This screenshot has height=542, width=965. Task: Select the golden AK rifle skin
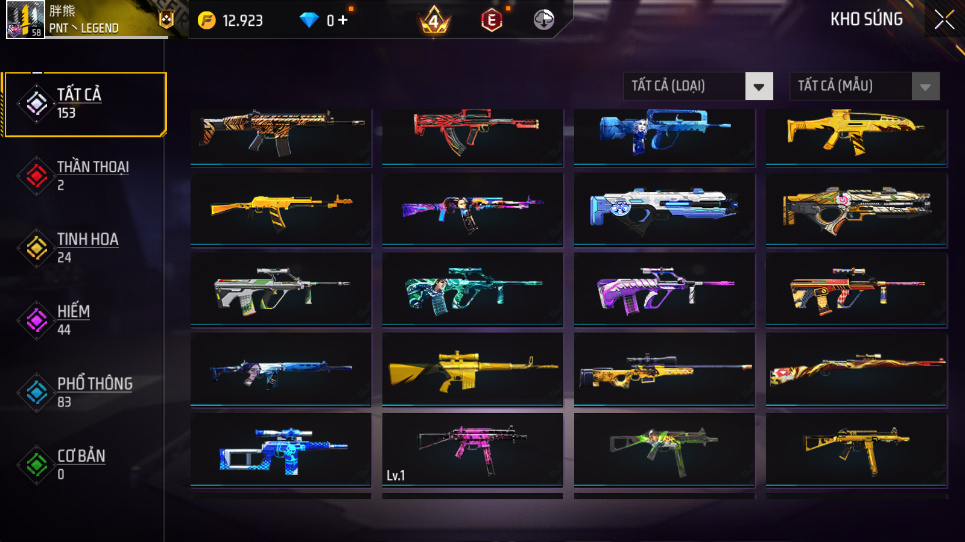[x=280, y=208]
